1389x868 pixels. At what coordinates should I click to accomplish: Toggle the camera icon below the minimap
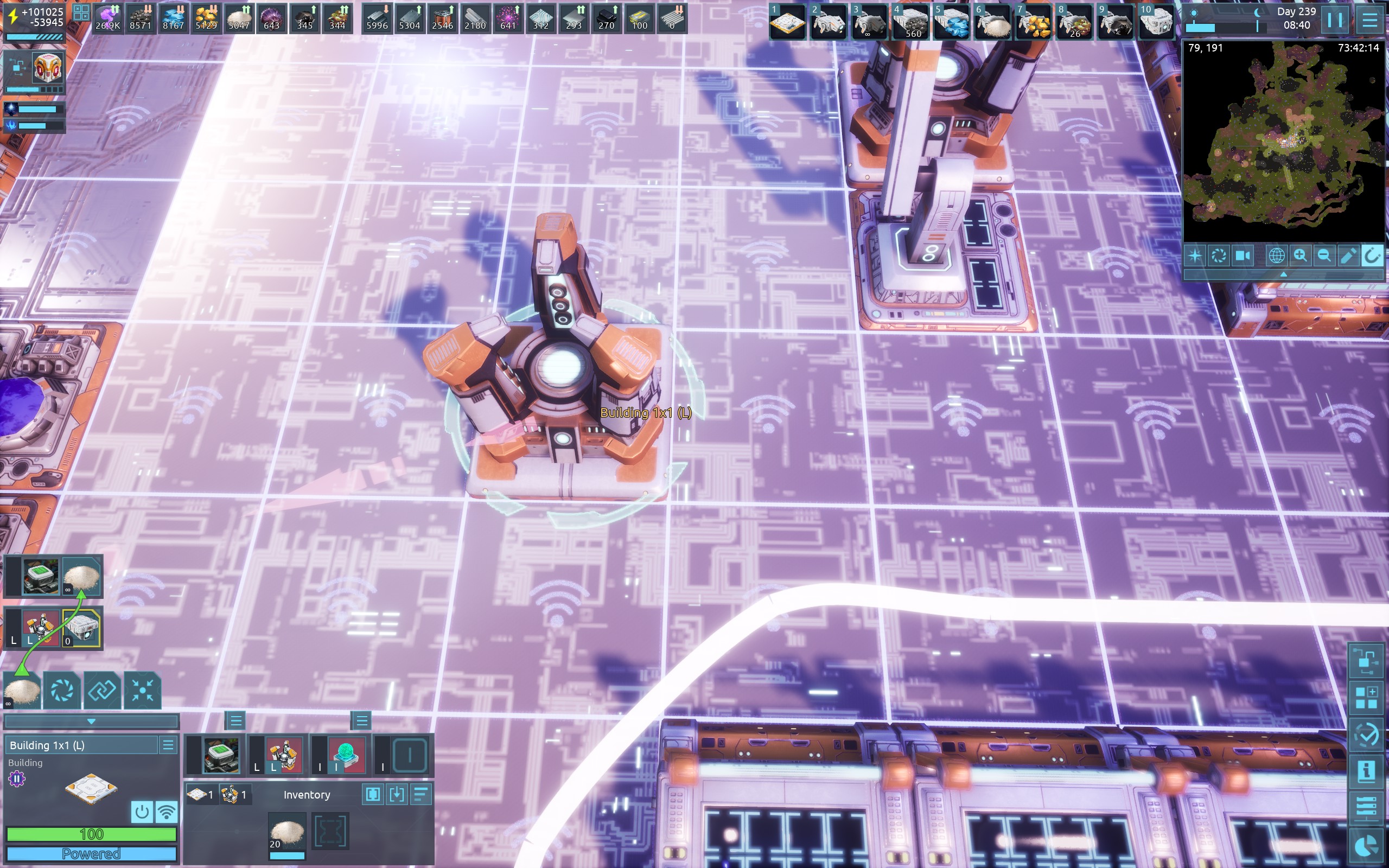pos(1243,256)
